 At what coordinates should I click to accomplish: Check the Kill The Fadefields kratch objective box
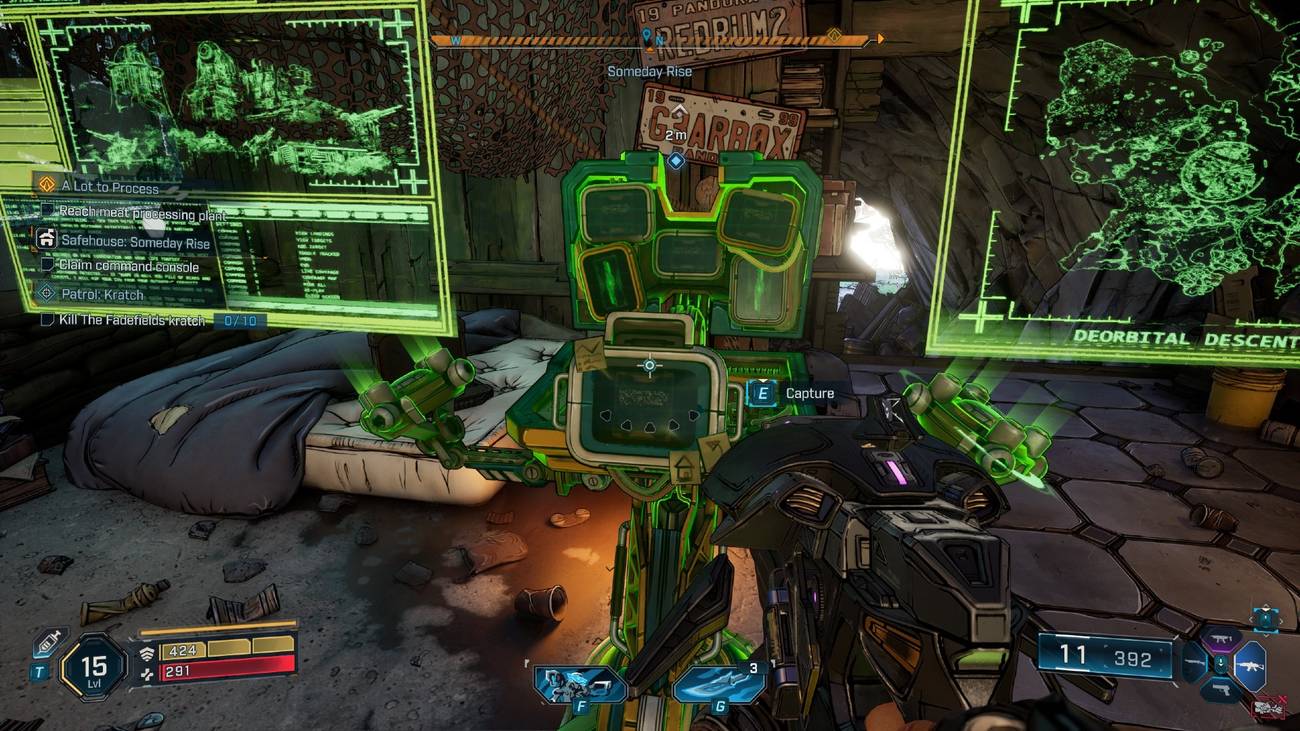click(x=48, y=318)
